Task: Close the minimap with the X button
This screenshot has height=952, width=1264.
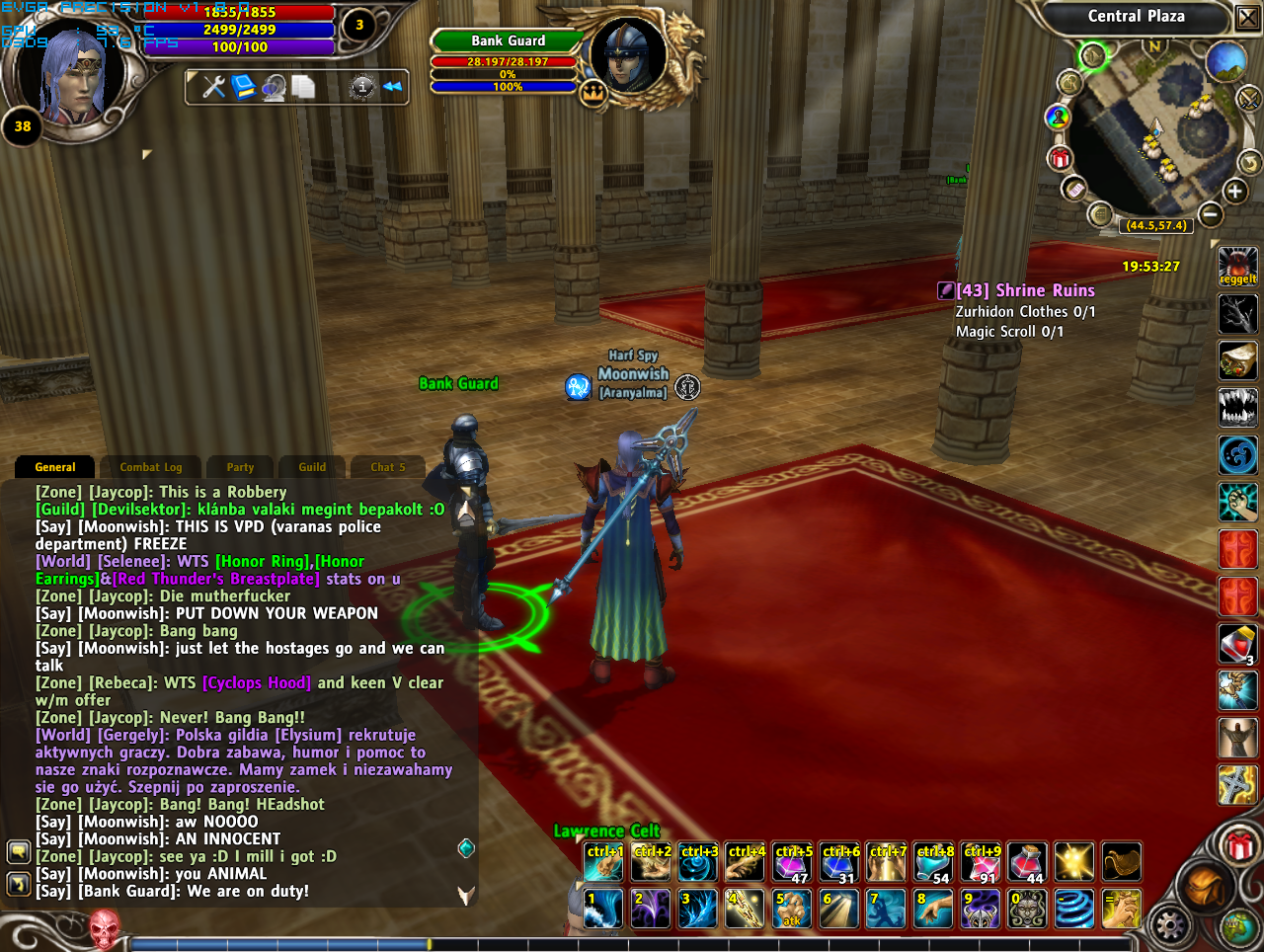Action: [x=1247, y=18]
